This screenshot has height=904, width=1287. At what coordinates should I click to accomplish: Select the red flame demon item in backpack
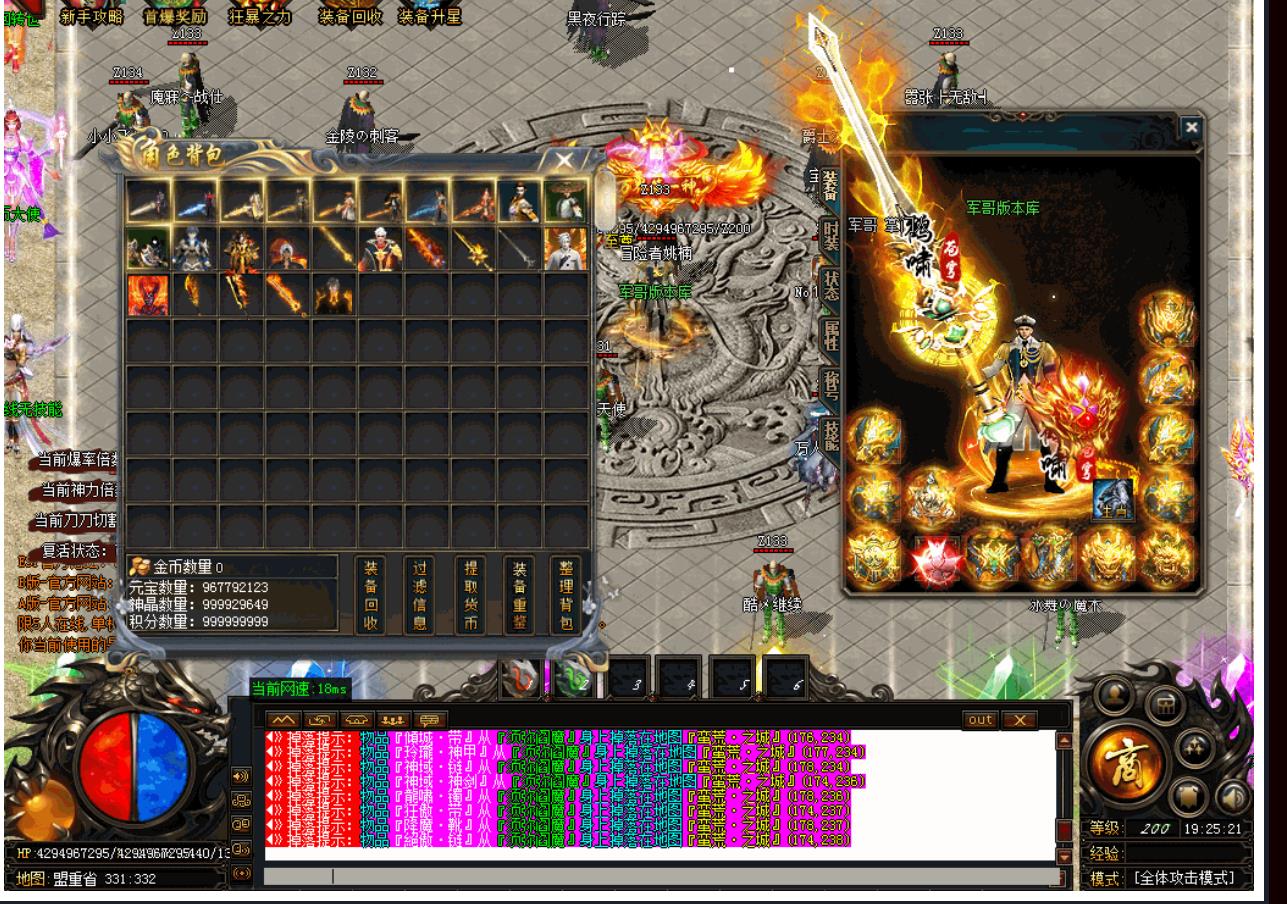tap(147, 295)
